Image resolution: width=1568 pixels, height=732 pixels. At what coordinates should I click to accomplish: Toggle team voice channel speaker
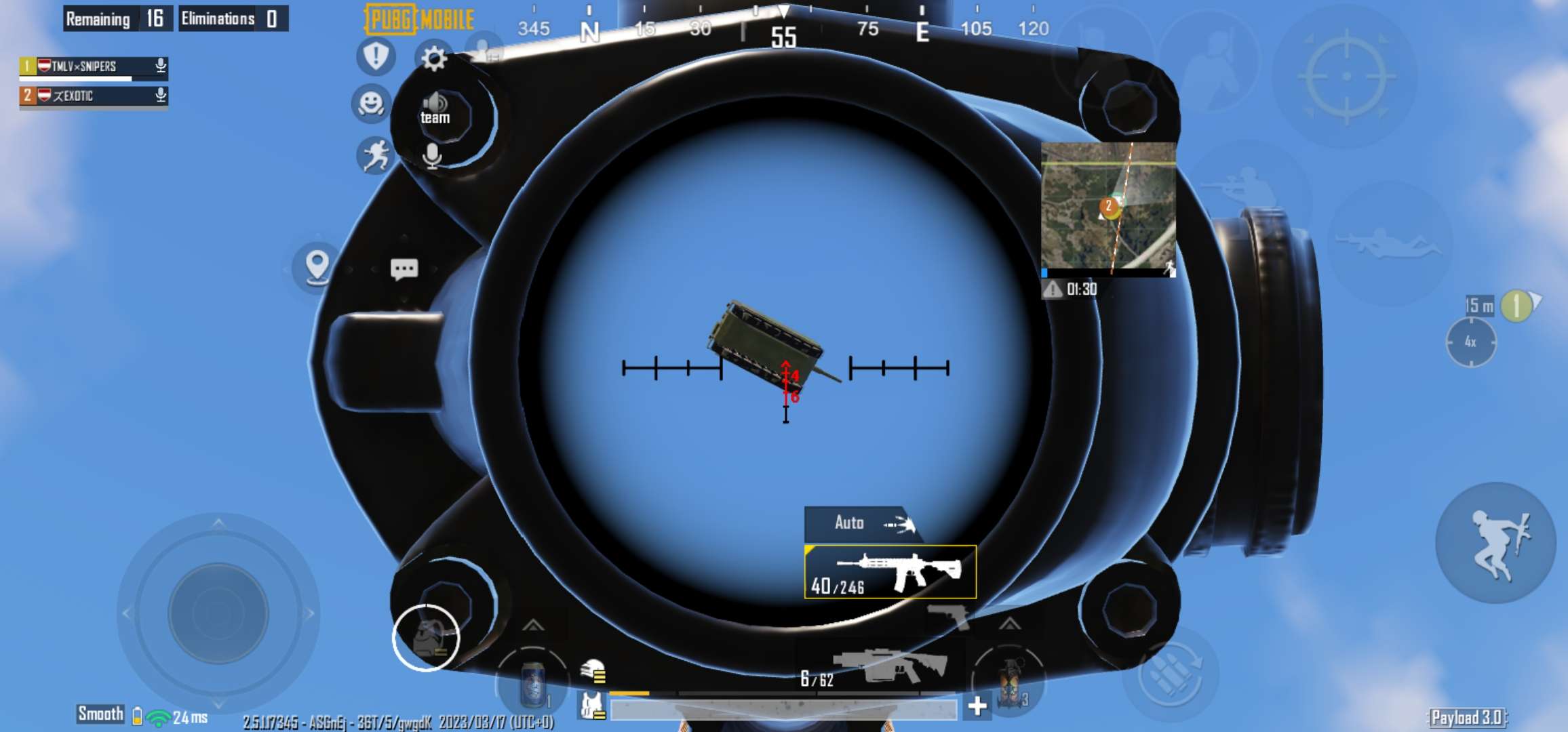point(436,103)
